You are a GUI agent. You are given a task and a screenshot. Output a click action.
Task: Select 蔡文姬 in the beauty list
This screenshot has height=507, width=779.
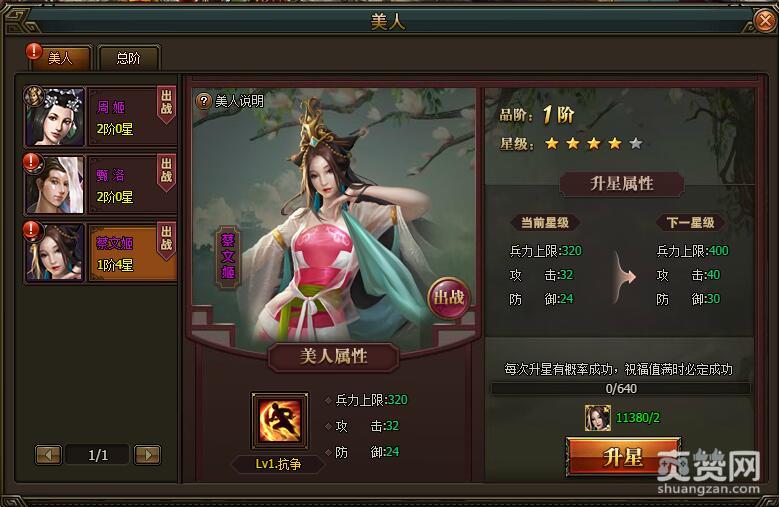(100, 252)
